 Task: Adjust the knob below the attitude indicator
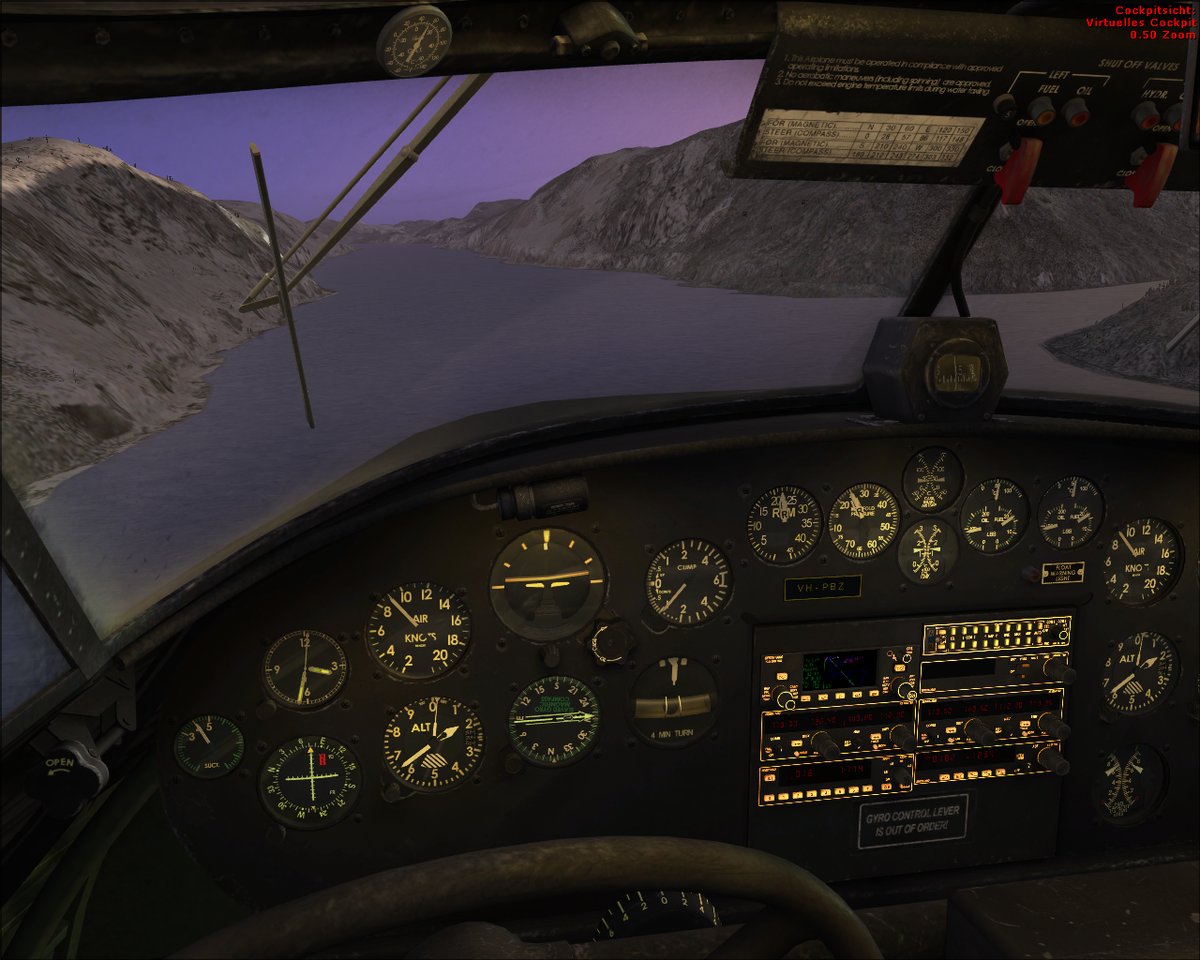click(550, 655)
